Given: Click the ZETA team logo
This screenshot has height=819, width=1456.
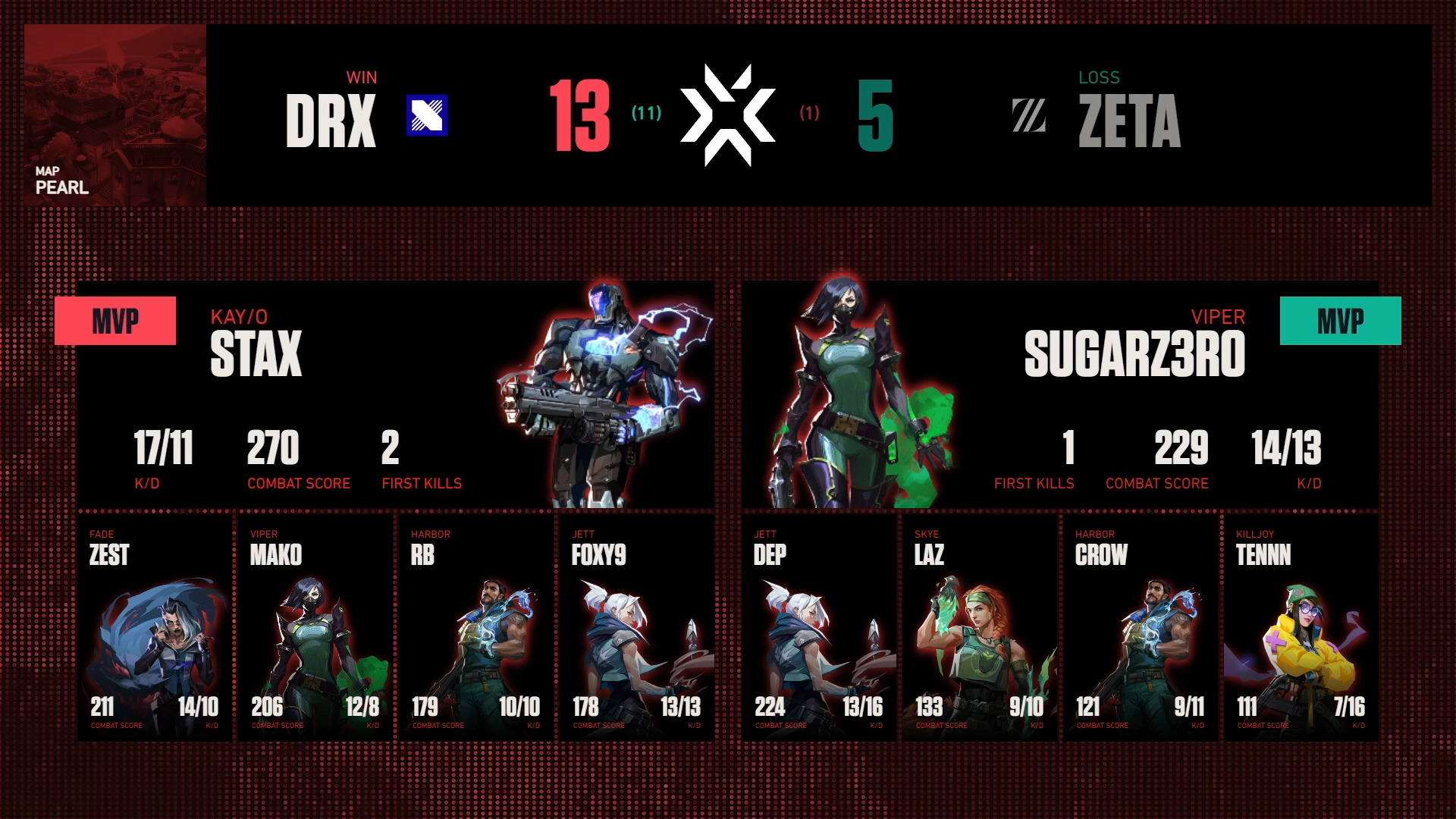Looking at the screenshot, I should tap(1029, 116).
